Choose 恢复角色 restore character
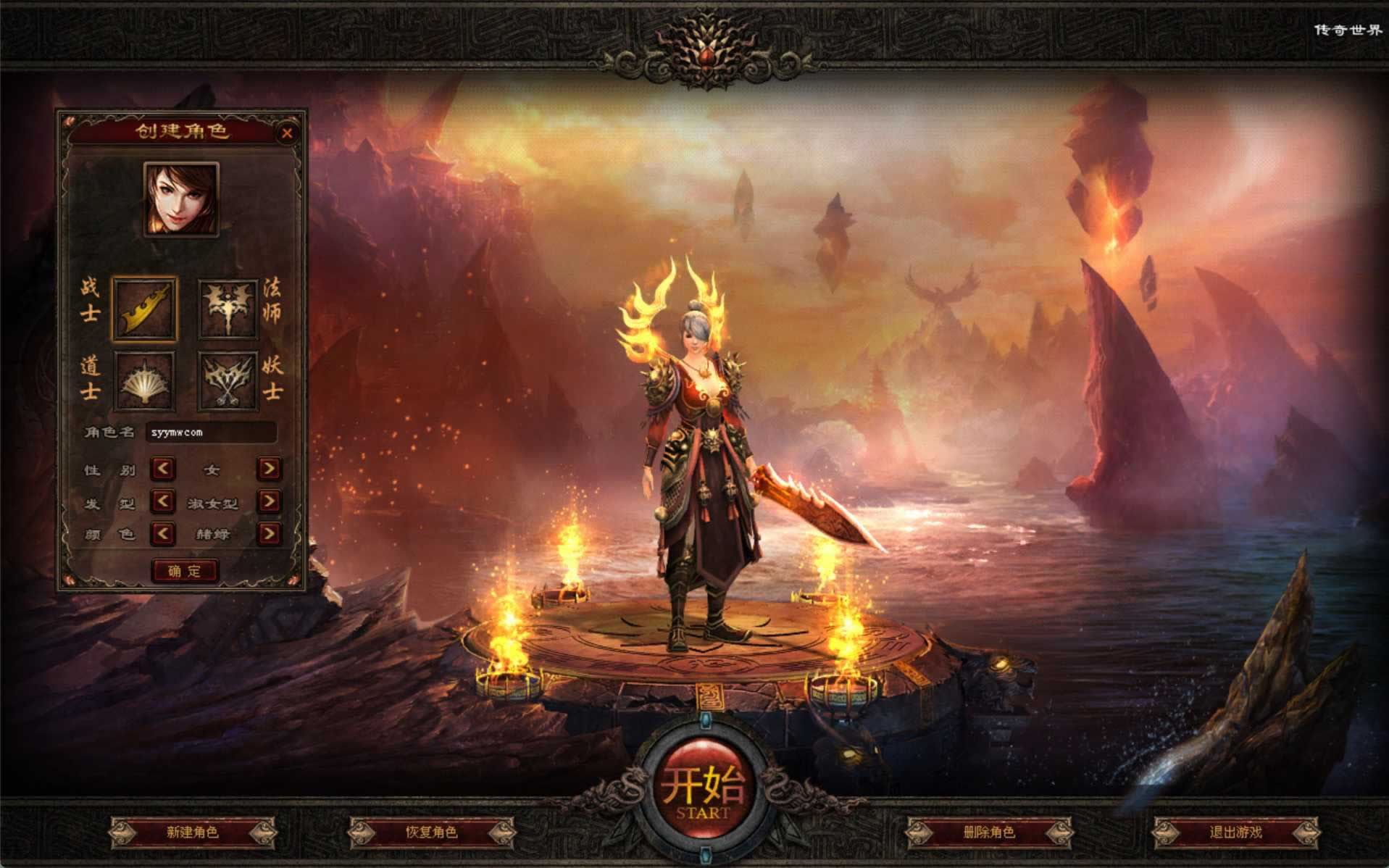 (x=432, y=832)
